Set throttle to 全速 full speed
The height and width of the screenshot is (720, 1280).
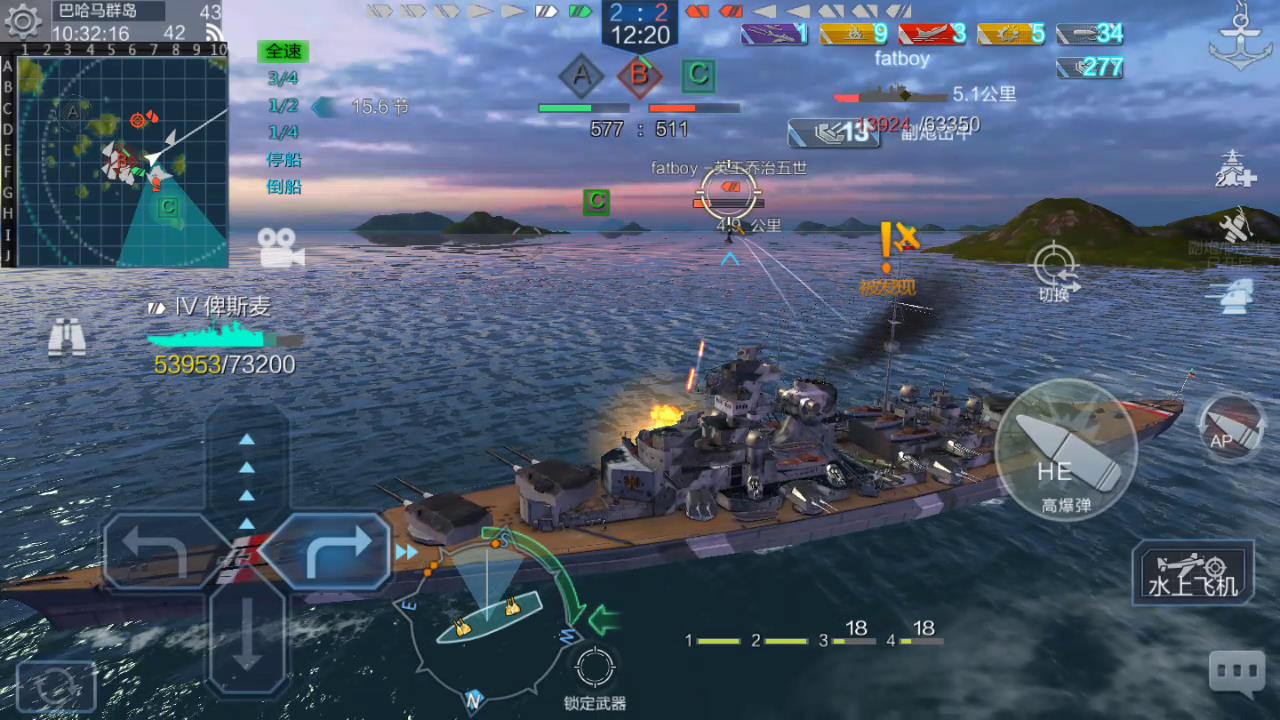pos(283,51)
